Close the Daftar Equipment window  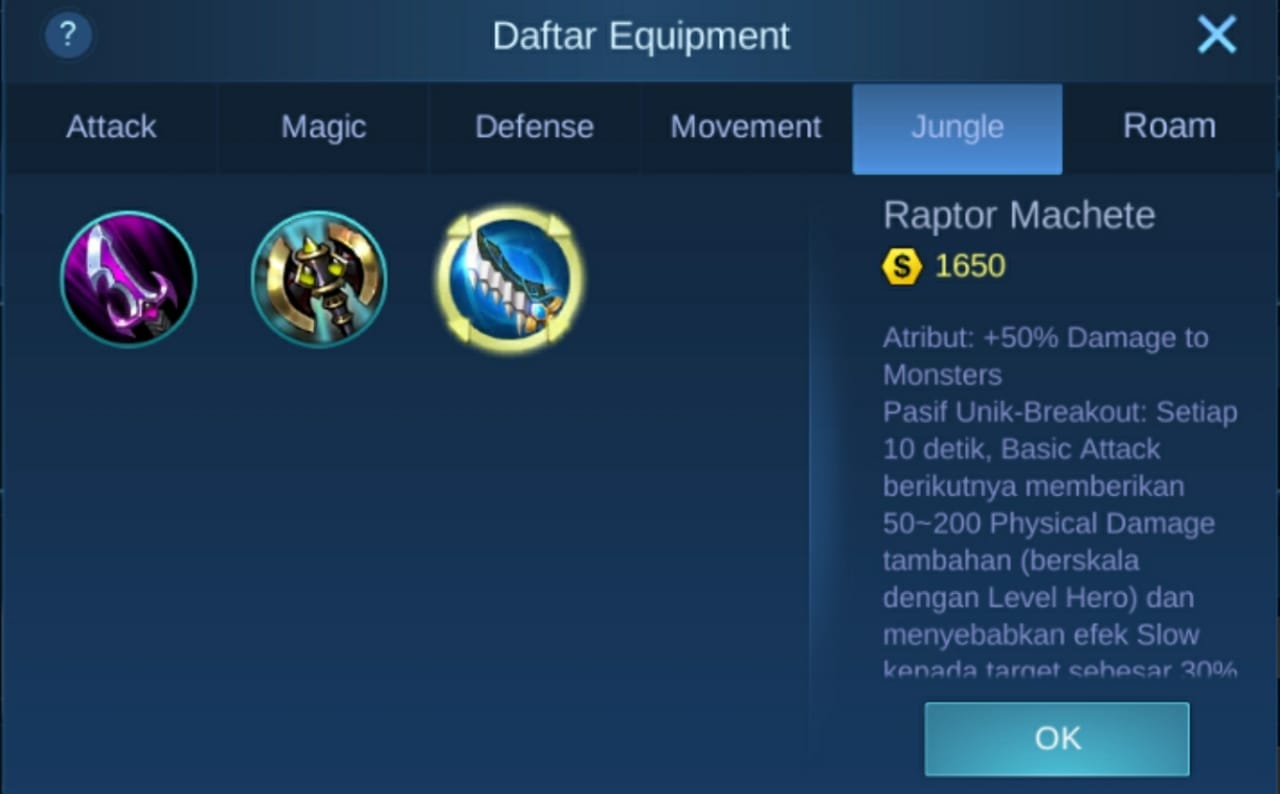1217,34
